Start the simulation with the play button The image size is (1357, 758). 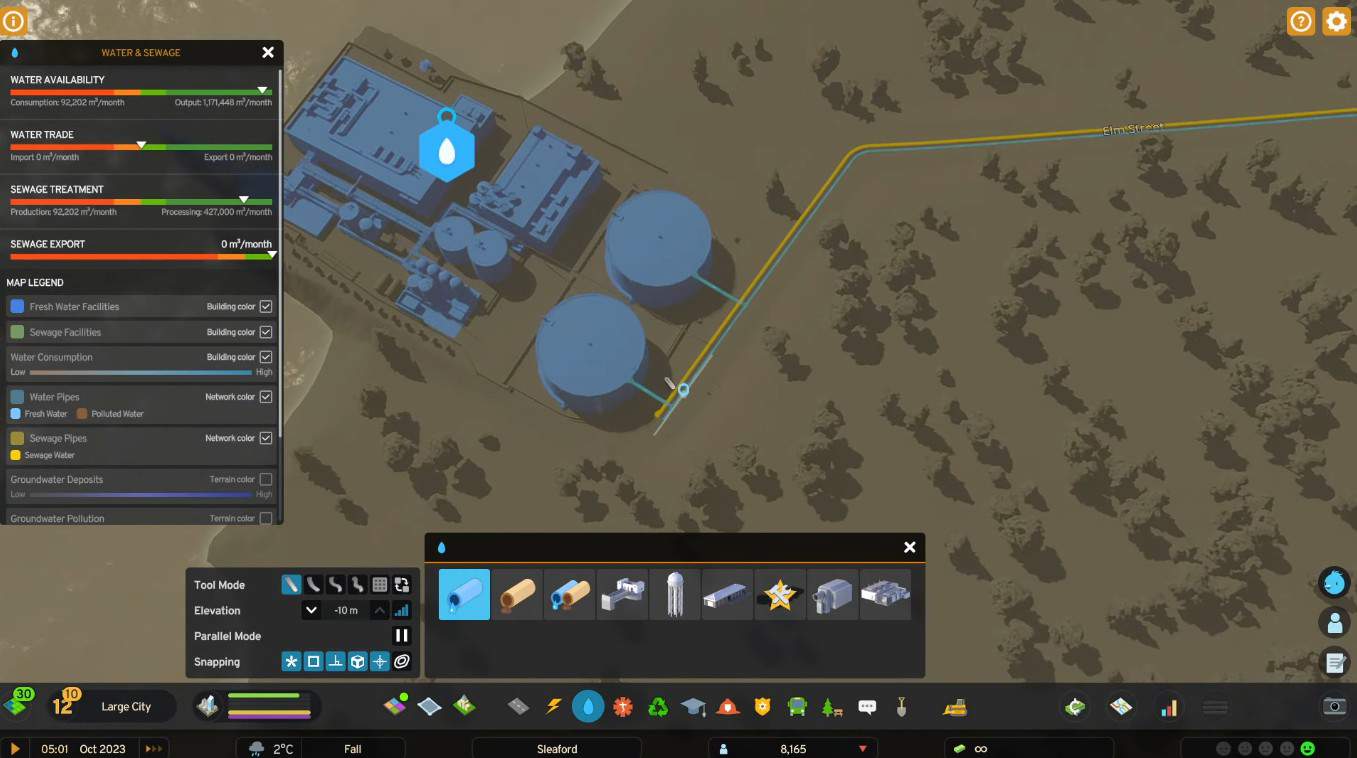[x=15, y=748]
